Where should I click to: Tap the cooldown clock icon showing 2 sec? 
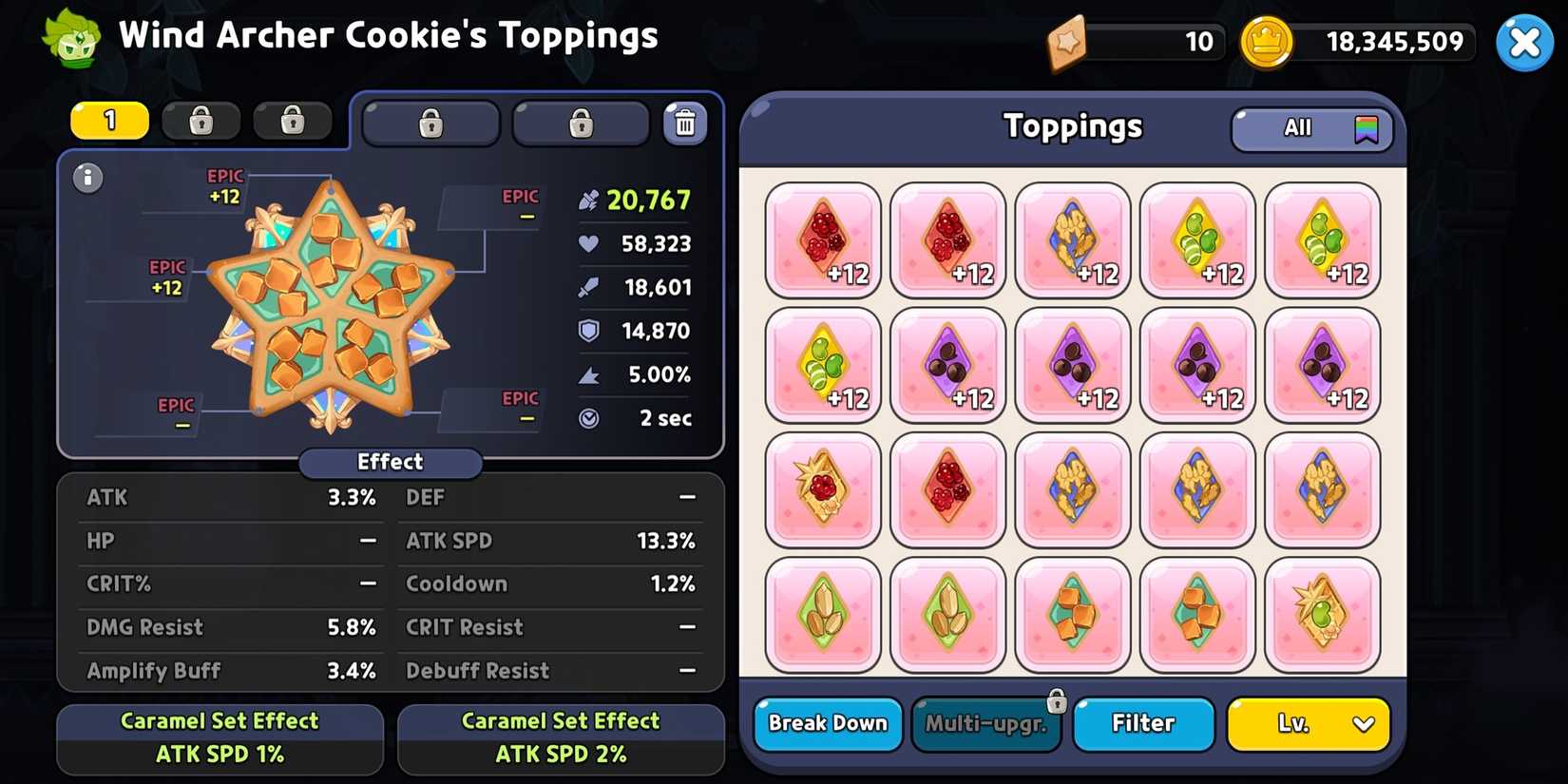587,417
